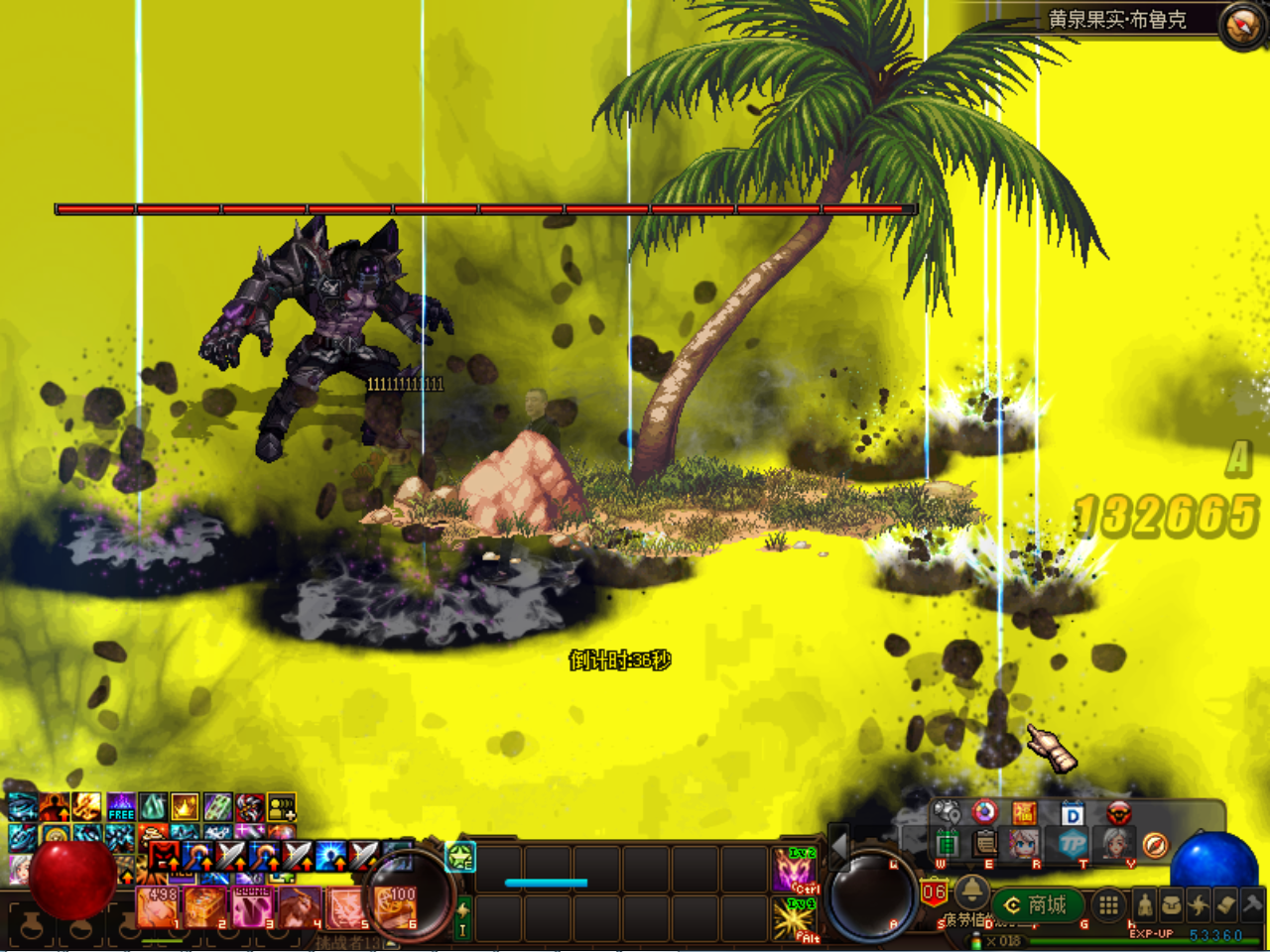Screen dimensions: 1270x952
Task: Click the color wheel roulette icon
Action: (x=983, y=812)
